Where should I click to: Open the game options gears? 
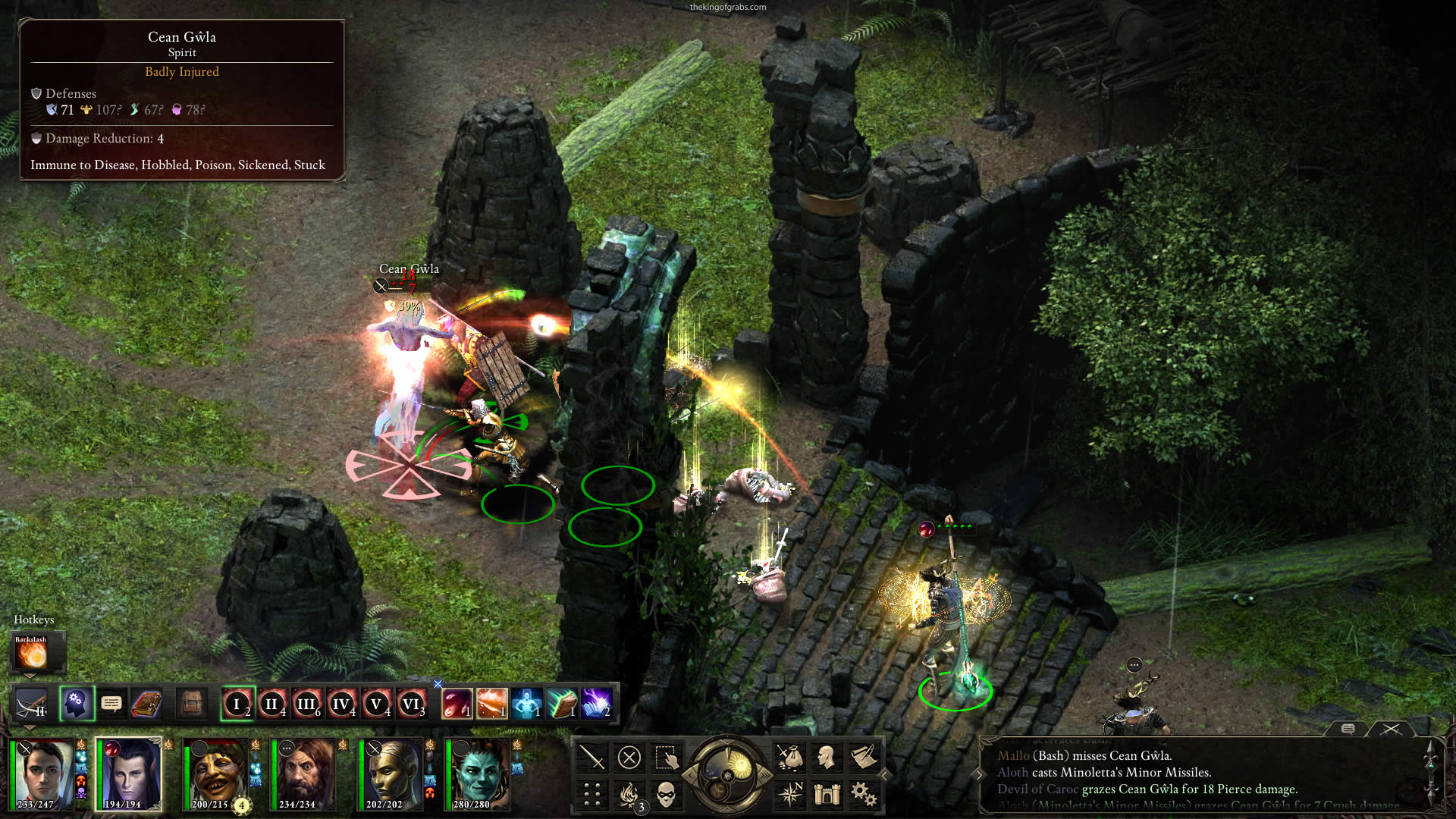pyautogui.click(x=863, y=794)
